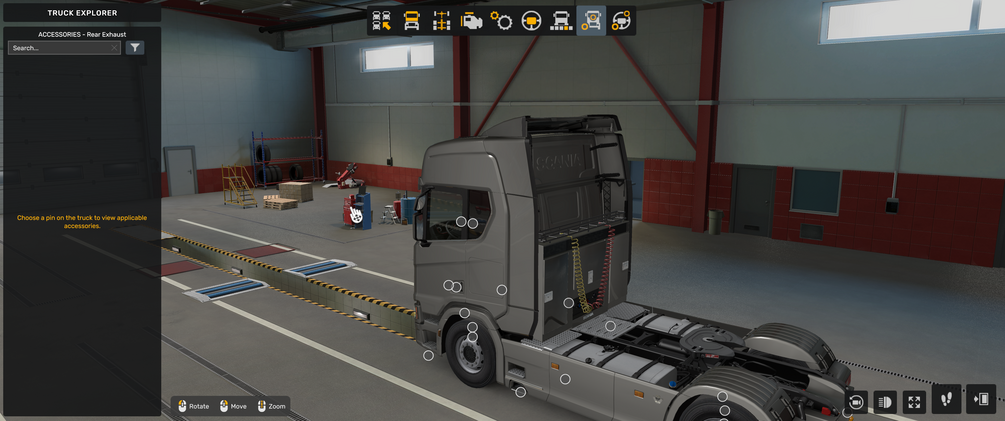Select the engine category icon
1005x421 pixels.
click(x=471, y=21)
